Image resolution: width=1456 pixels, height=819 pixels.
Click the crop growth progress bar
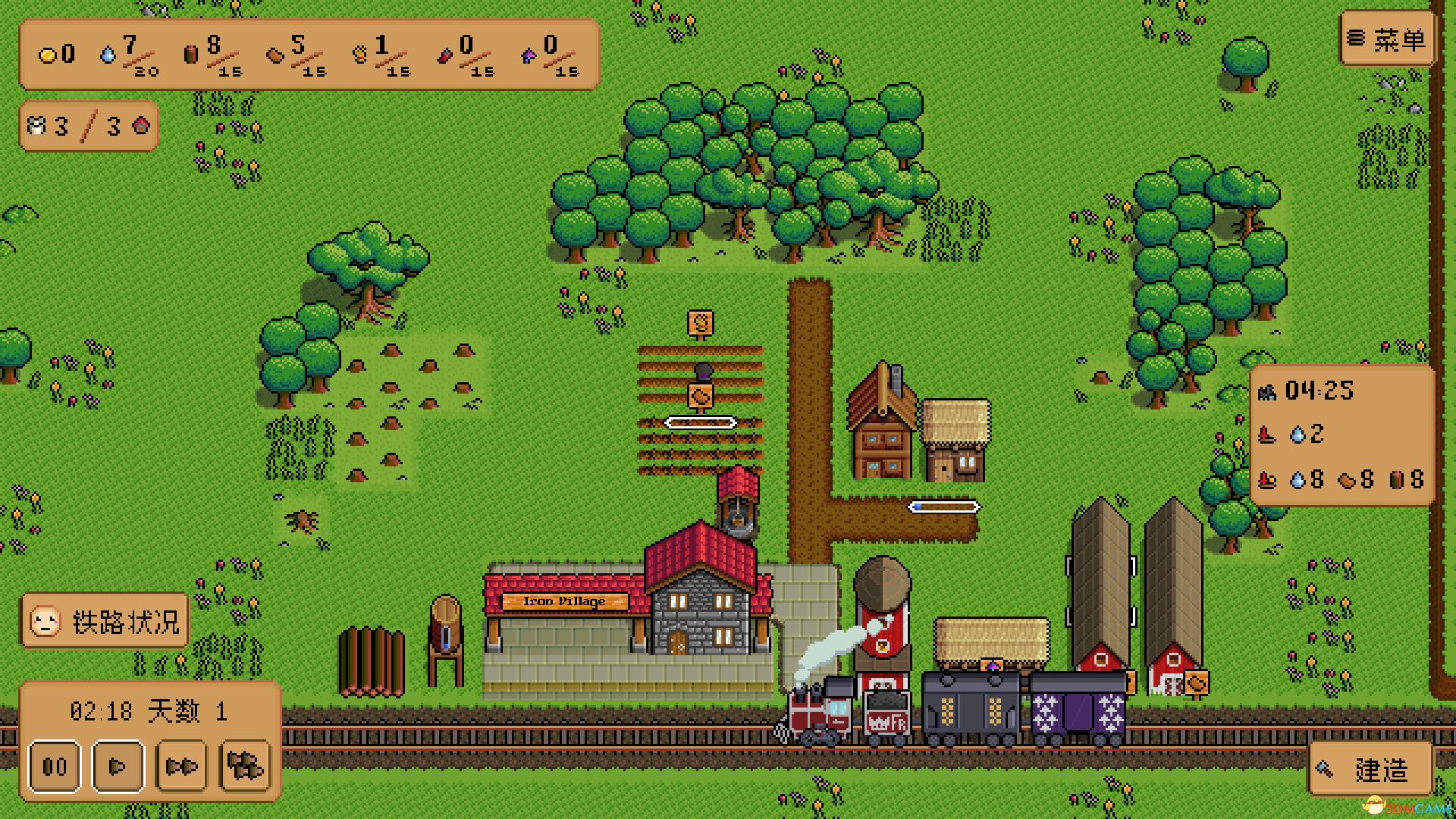click(701, 423)
